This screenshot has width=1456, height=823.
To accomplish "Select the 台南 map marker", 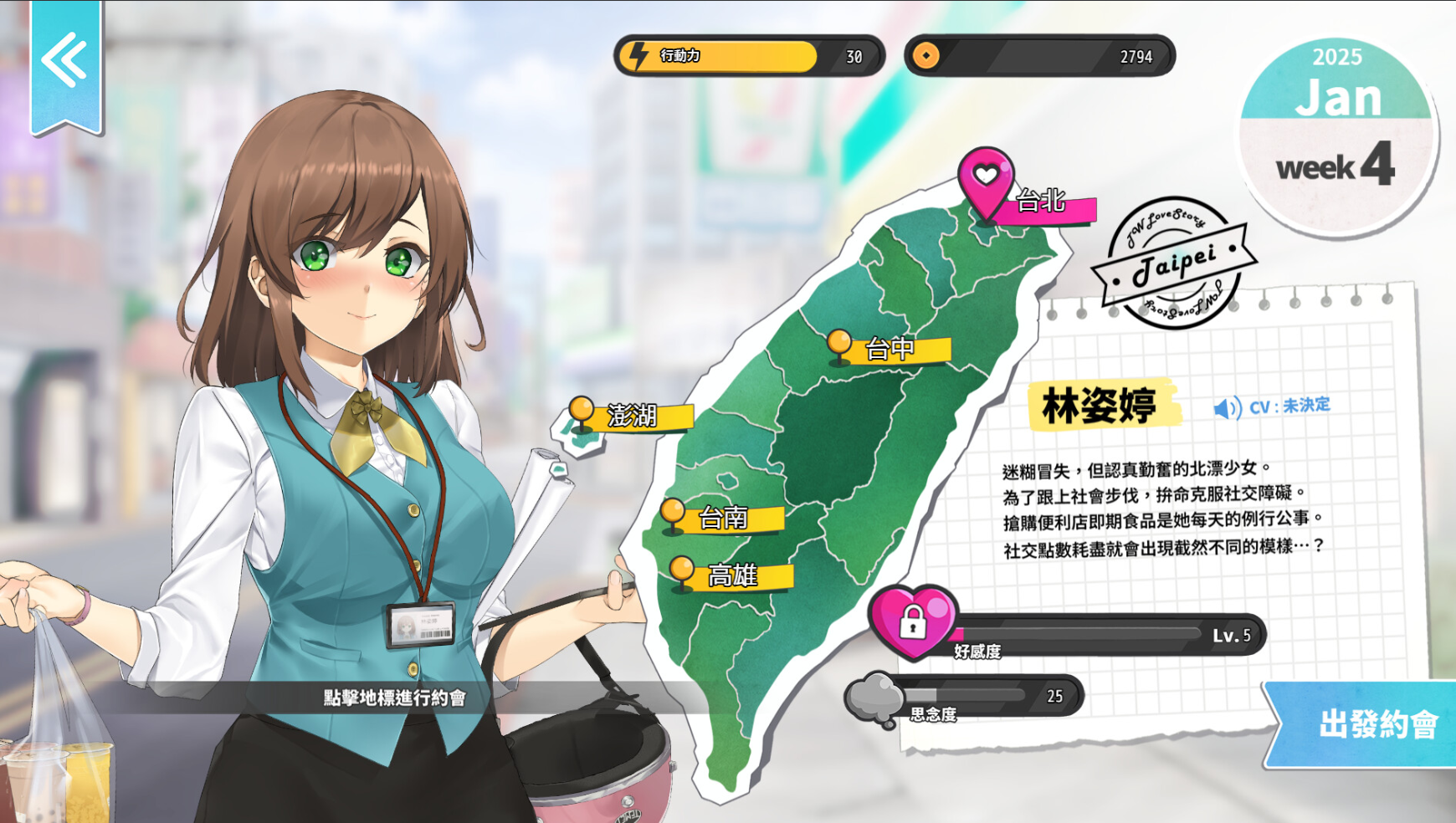I will (x=673, y=513).
